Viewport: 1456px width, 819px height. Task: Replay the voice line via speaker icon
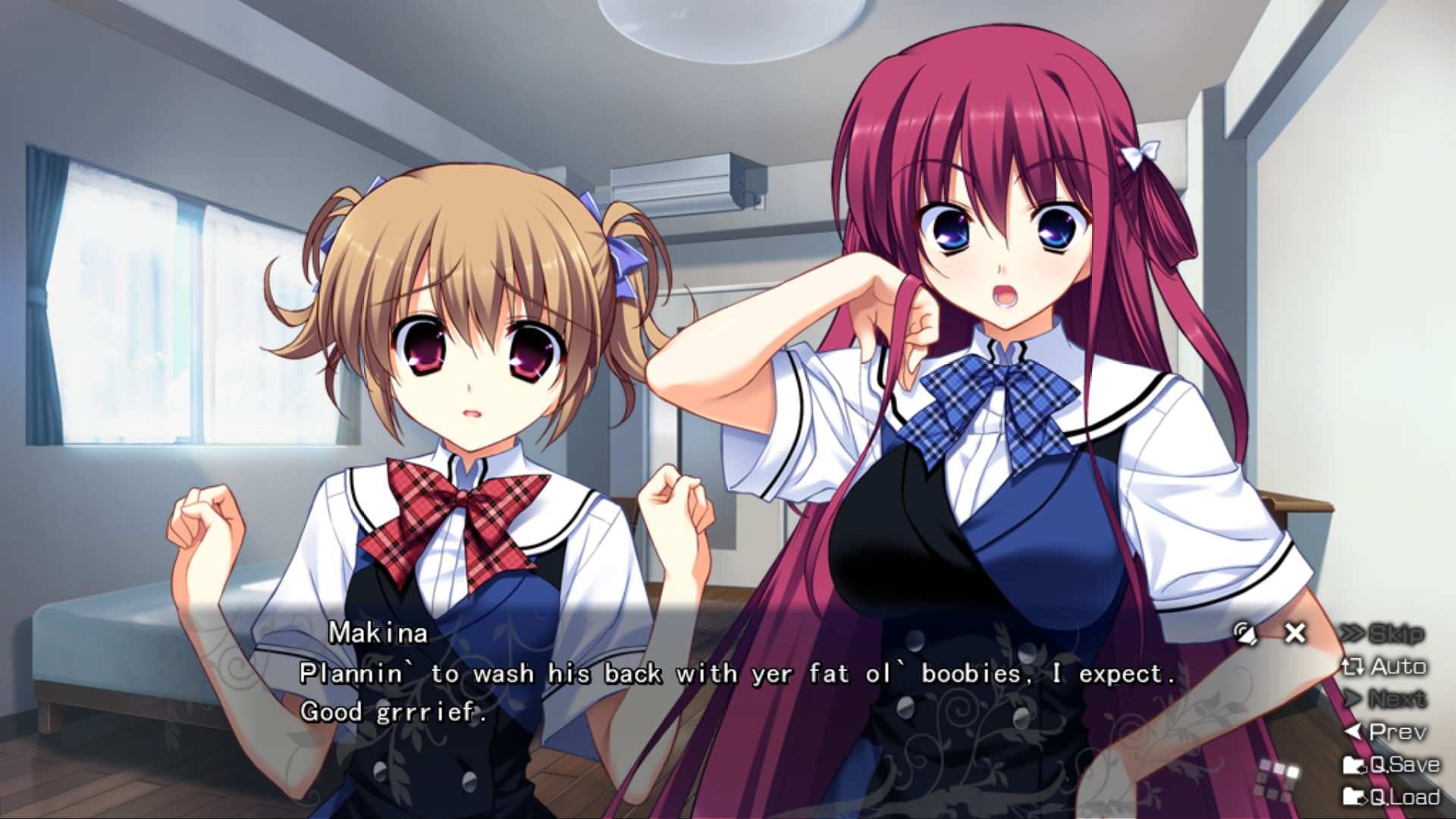(1245, 633)
